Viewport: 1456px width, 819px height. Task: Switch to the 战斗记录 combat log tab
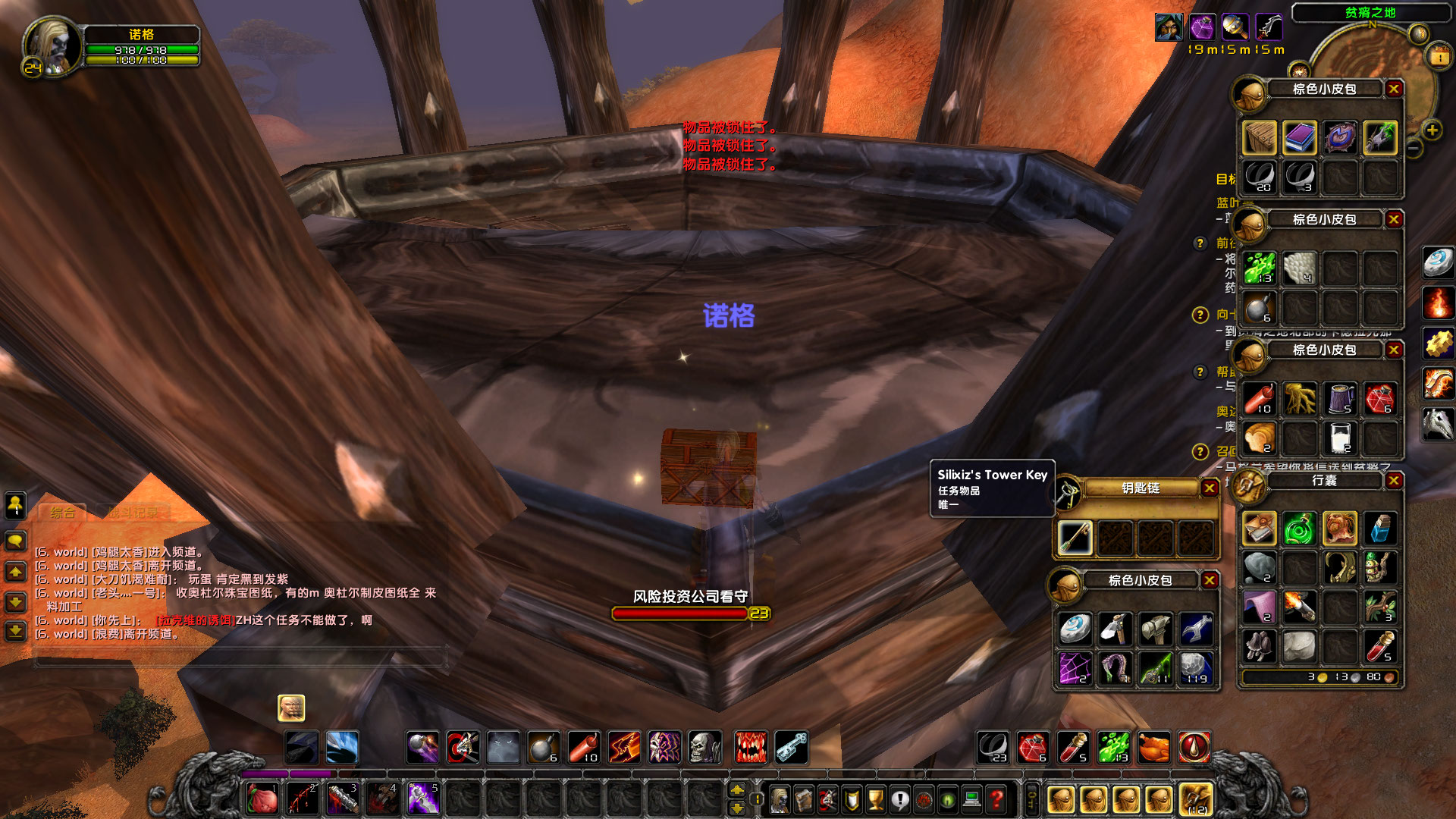click(133, 512)
